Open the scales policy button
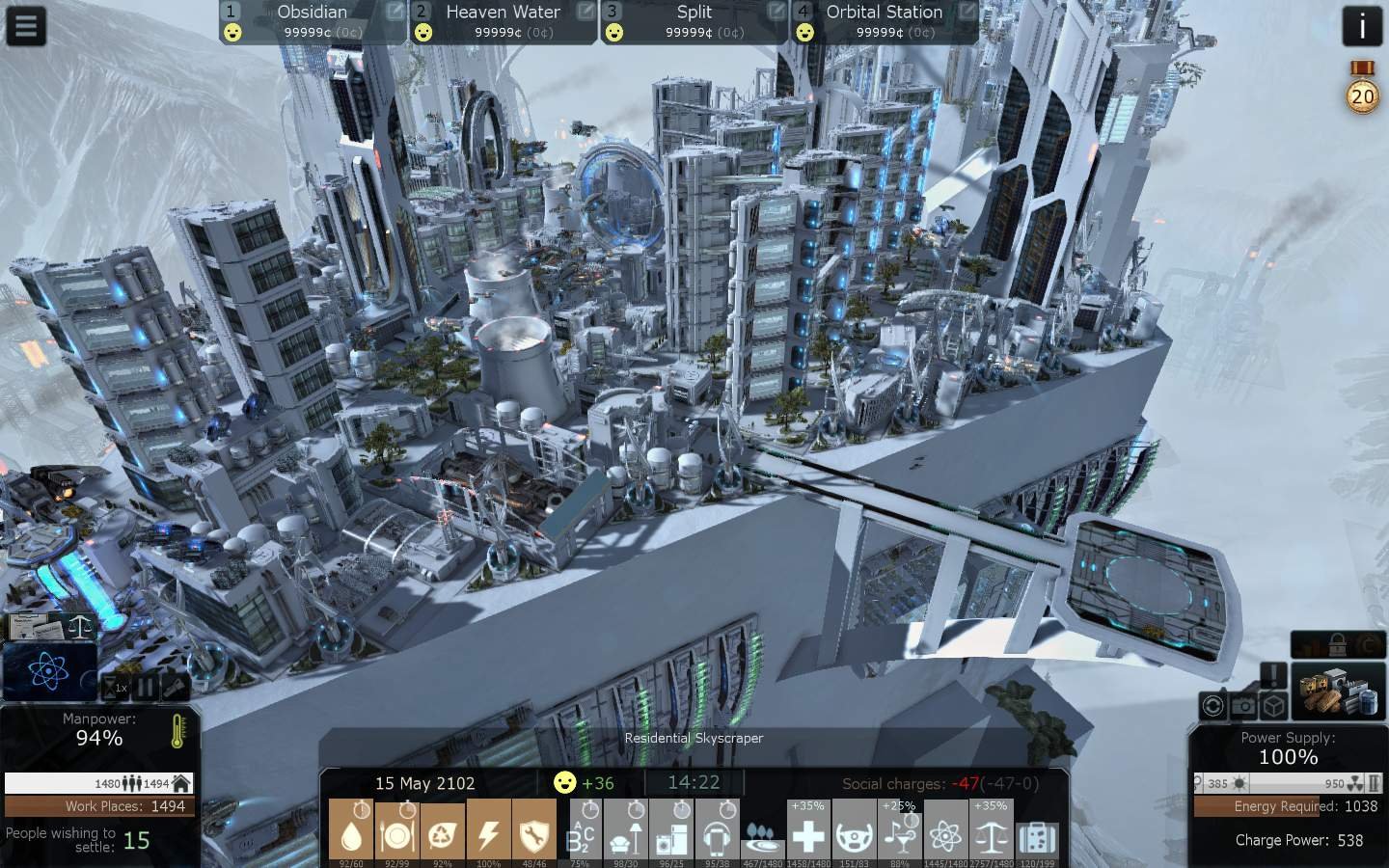This screenshot has width=1389, height=868. 80,626
